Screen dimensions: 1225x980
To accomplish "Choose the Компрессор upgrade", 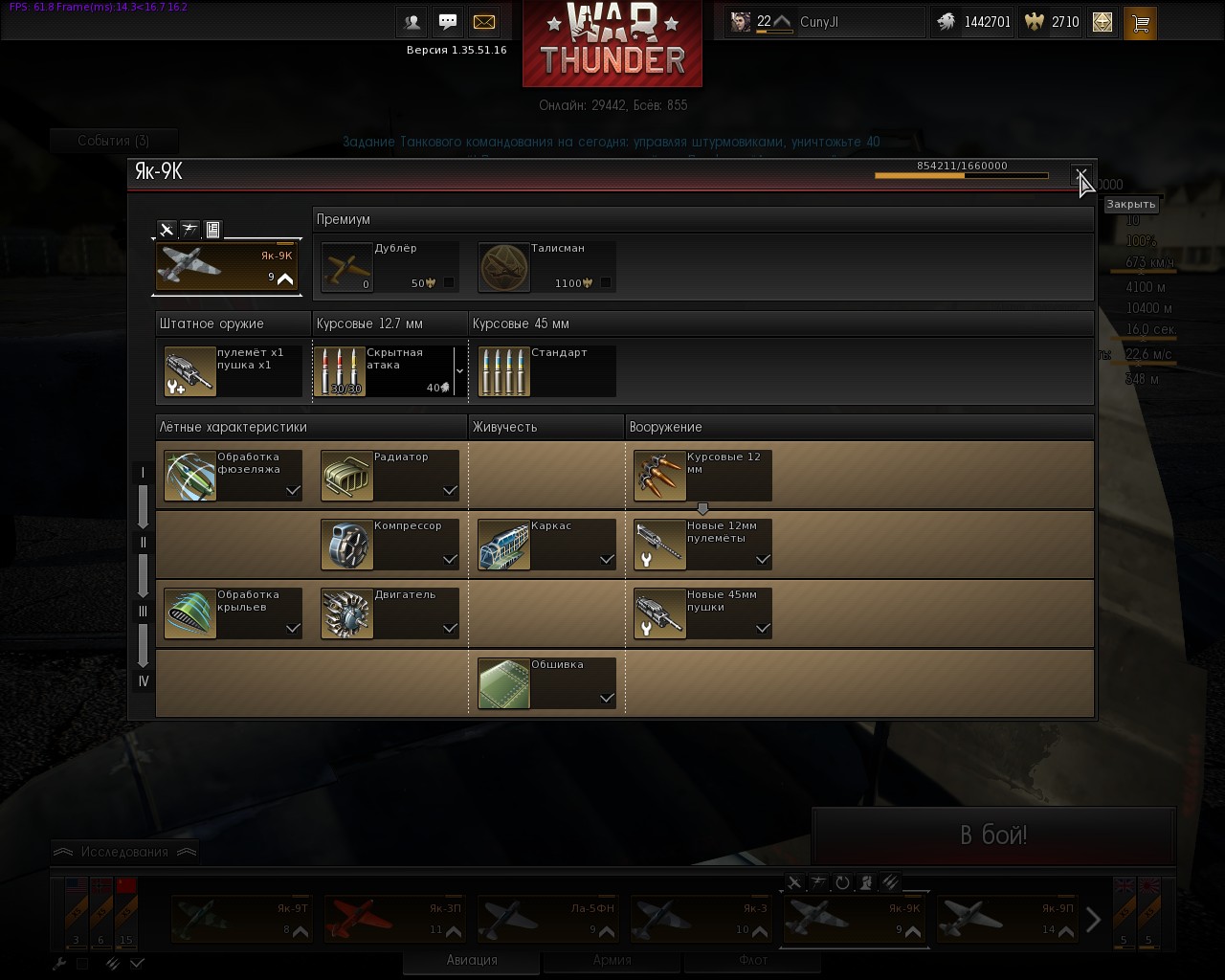I will pos(390,545).
